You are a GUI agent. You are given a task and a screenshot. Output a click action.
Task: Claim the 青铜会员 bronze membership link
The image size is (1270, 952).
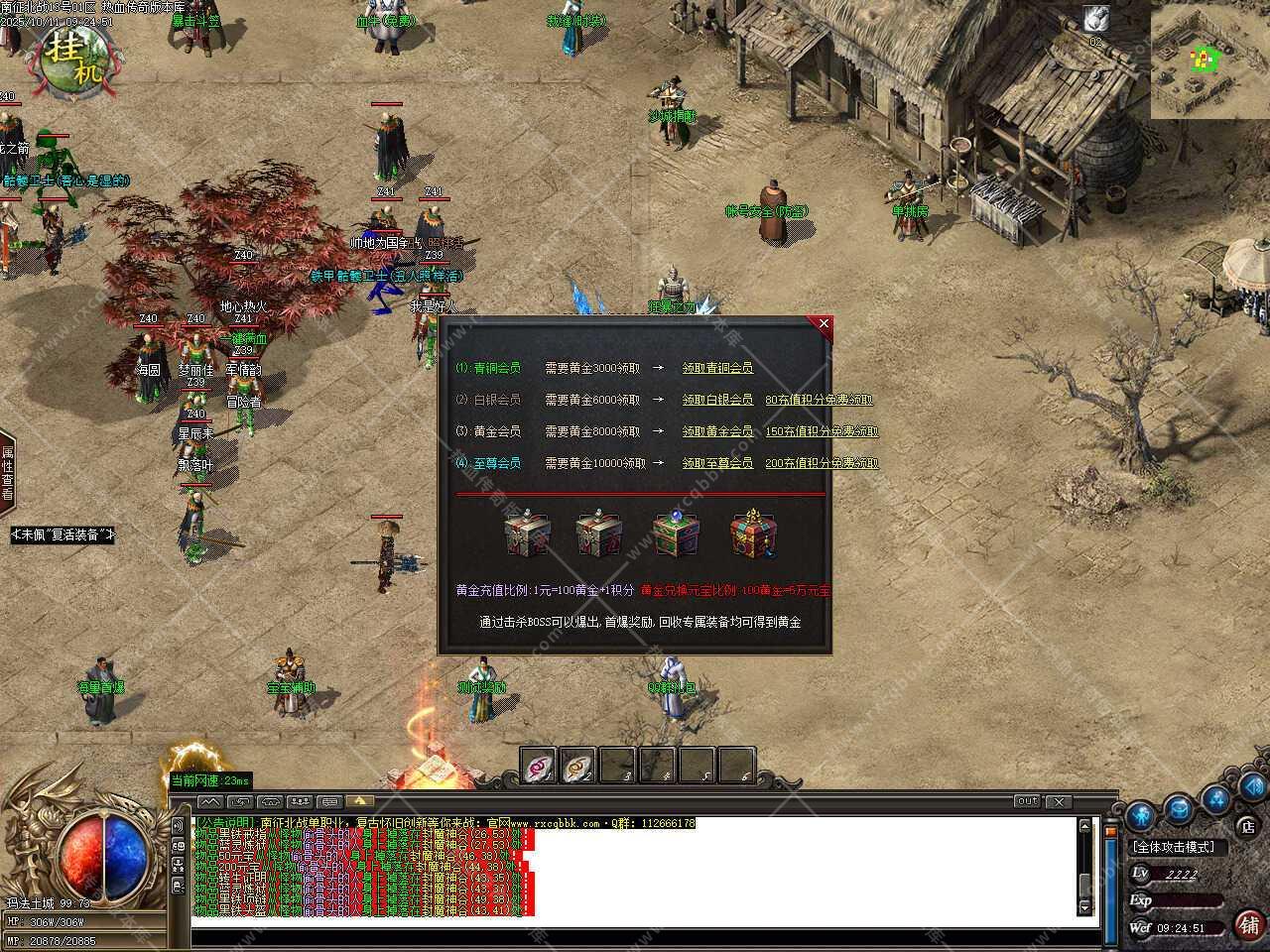point(717,368)
